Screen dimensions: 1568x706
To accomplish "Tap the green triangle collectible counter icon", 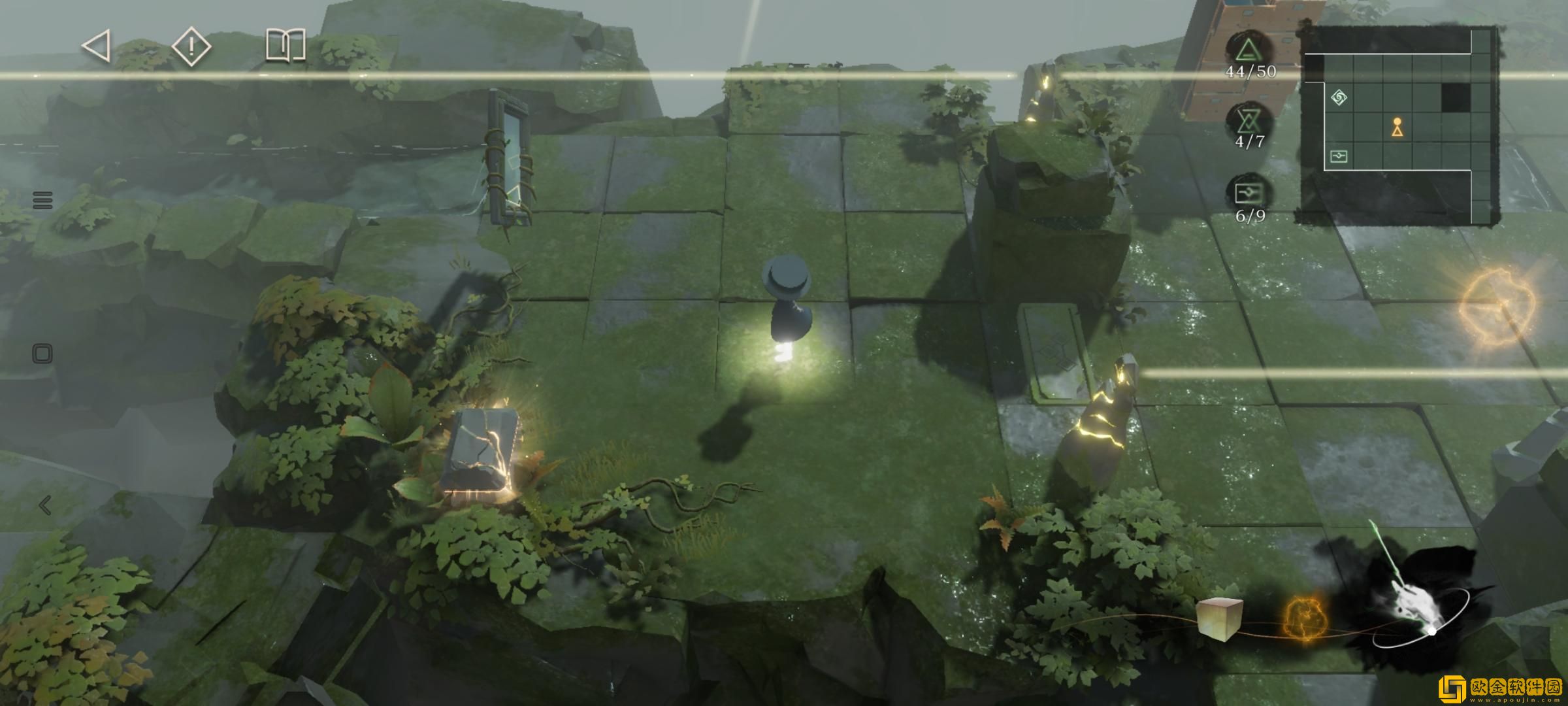I will (x=1249, y=50).
